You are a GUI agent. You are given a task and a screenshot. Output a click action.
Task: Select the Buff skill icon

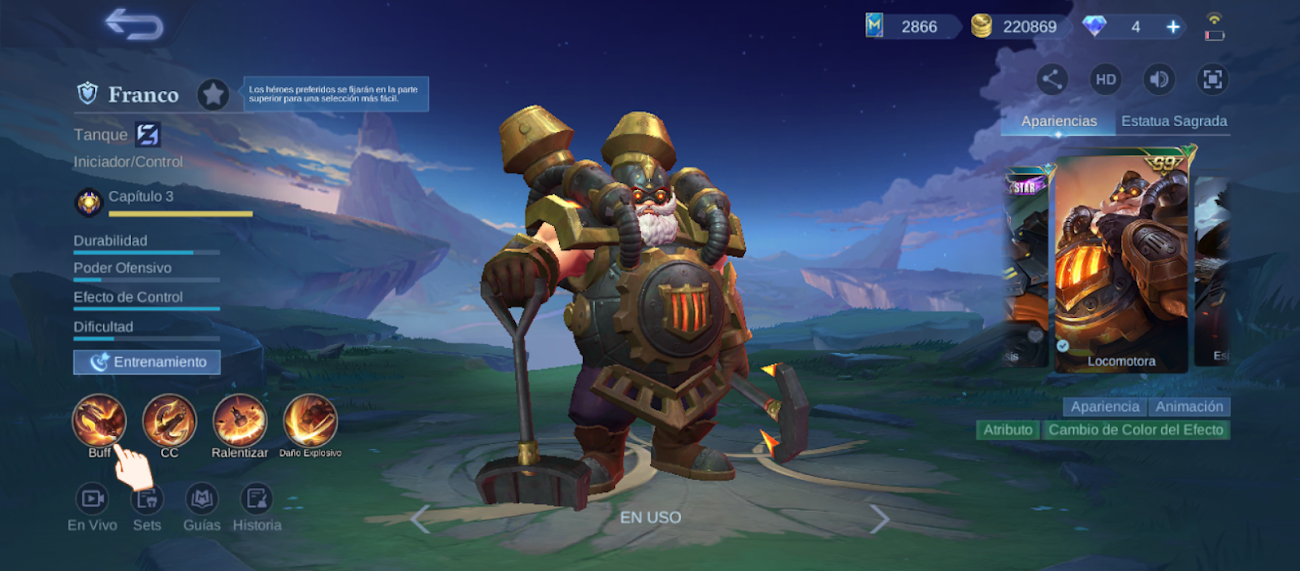pyautogui.click(x=99, y=421)
